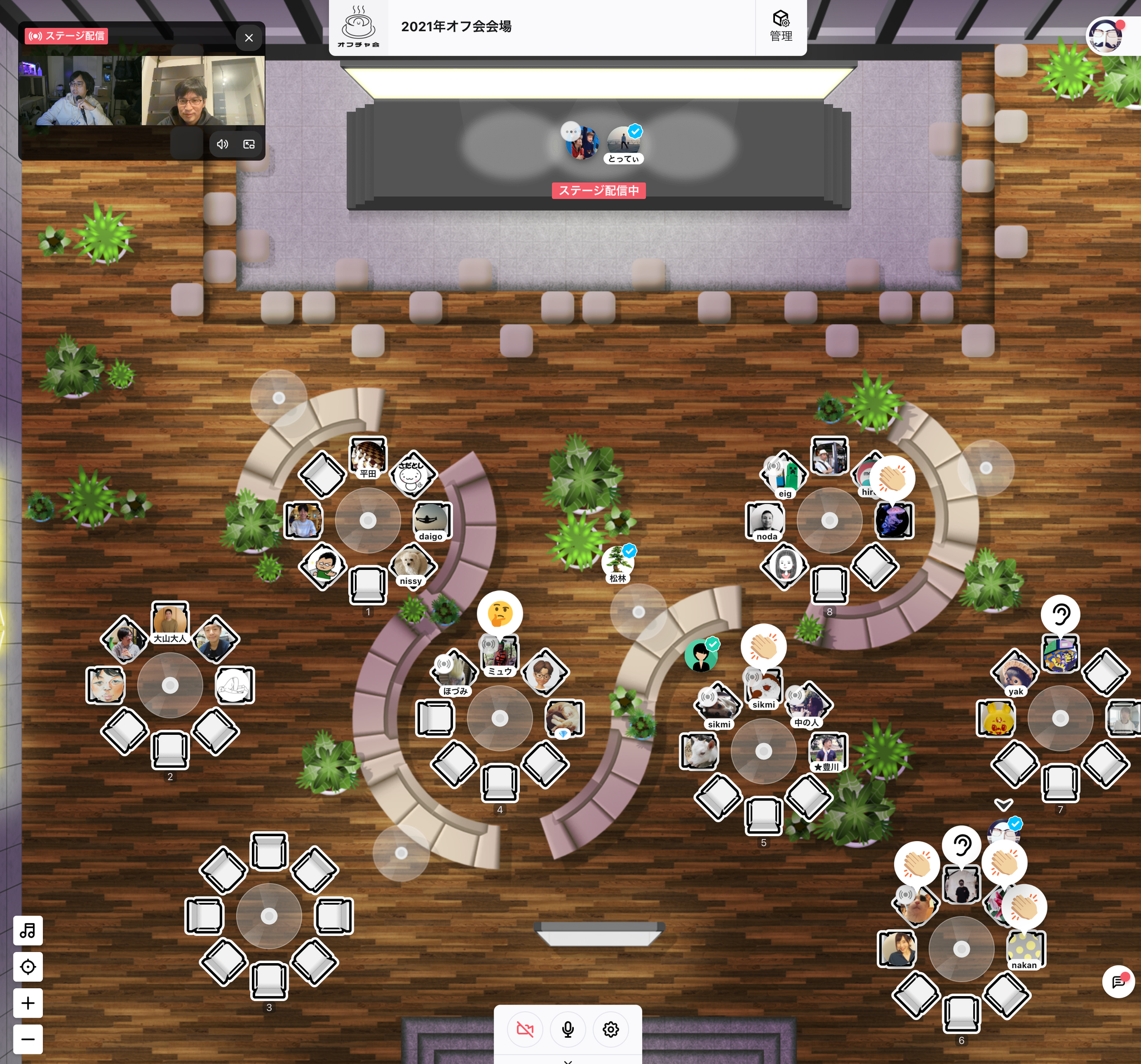Toggle the camera off icon

coord(525,1029)
